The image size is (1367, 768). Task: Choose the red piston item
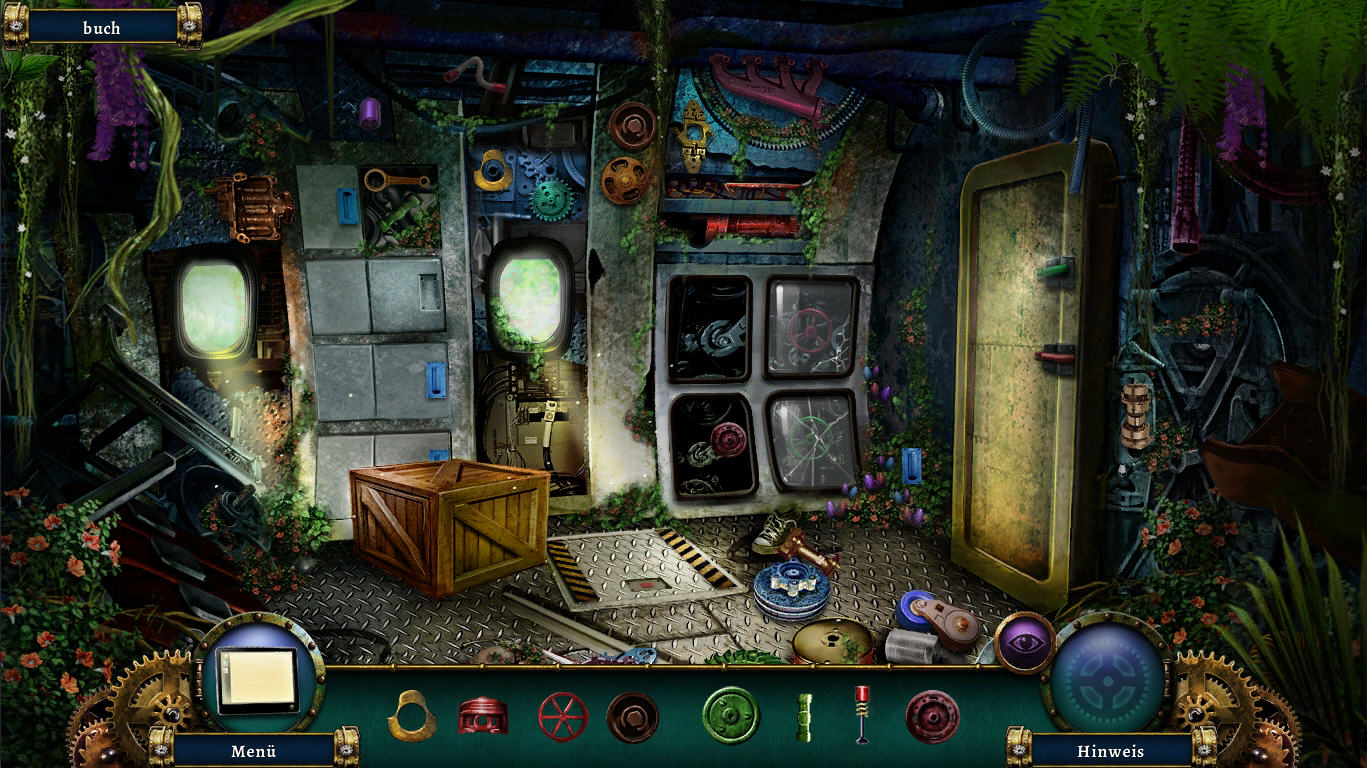(x=482, y=716)
